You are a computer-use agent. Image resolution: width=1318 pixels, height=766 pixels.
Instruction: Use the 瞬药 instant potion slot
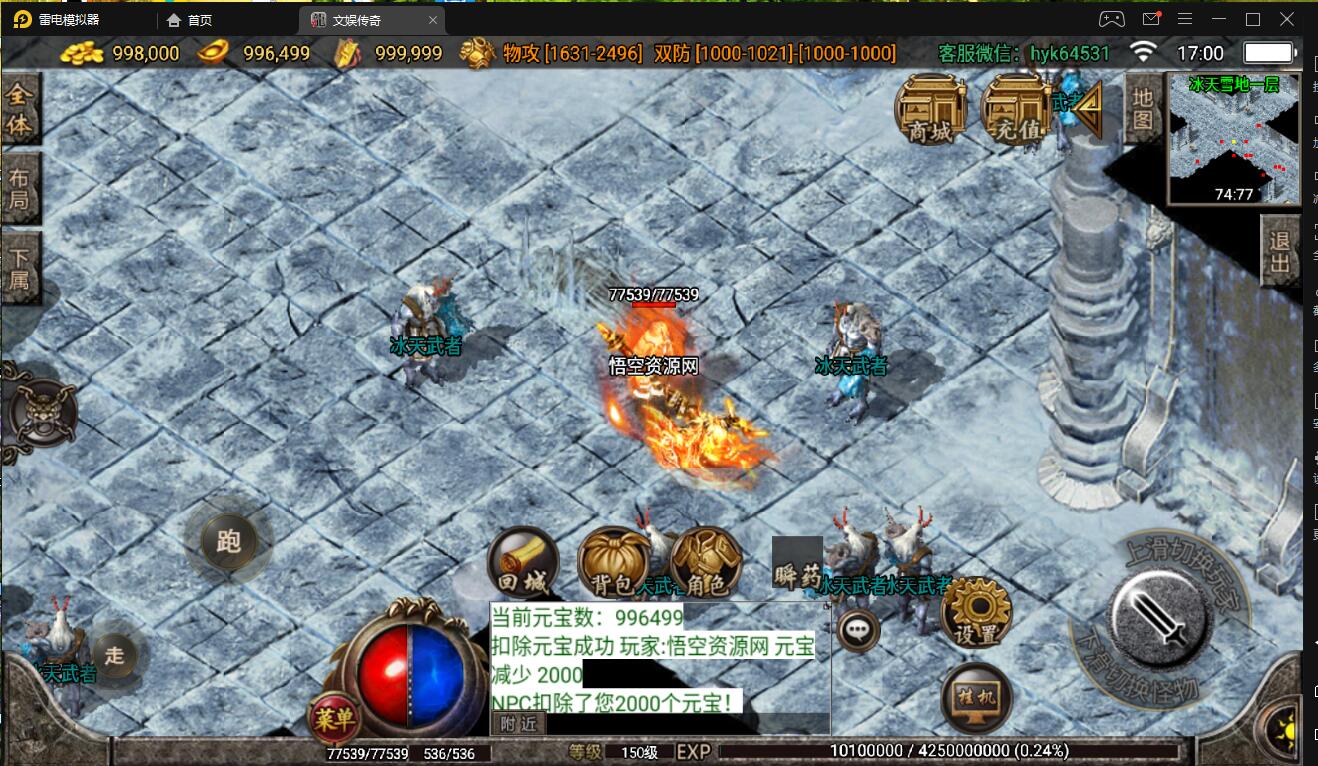(x=797, y=564)
